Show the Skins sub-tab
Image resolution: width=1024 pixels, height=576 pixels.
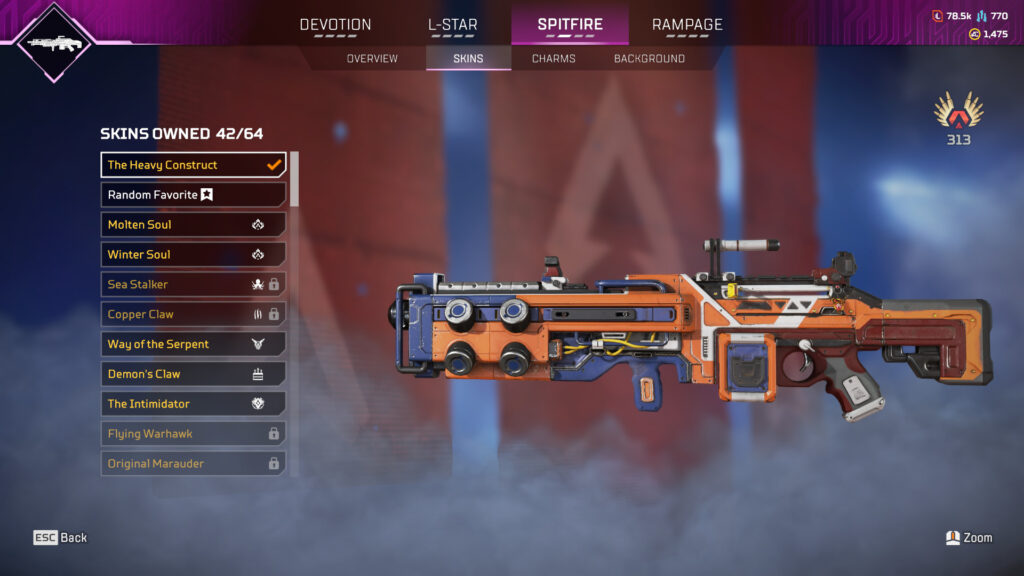[468, 59]
